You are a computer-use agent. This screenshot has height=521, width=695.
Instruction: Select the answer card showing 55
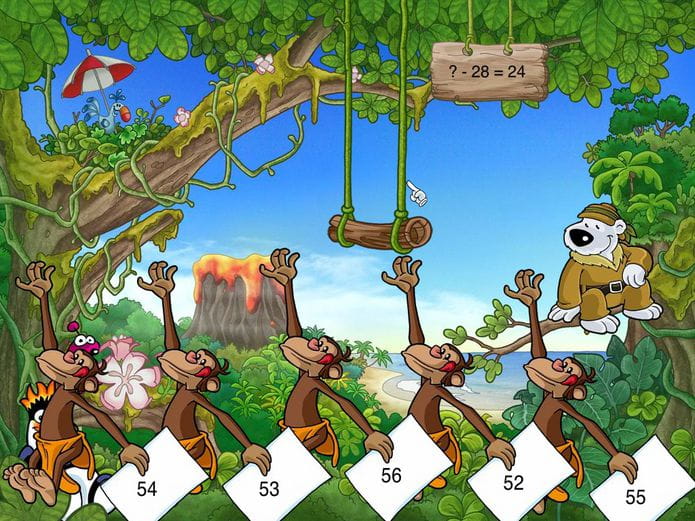(x=635, y=495)
